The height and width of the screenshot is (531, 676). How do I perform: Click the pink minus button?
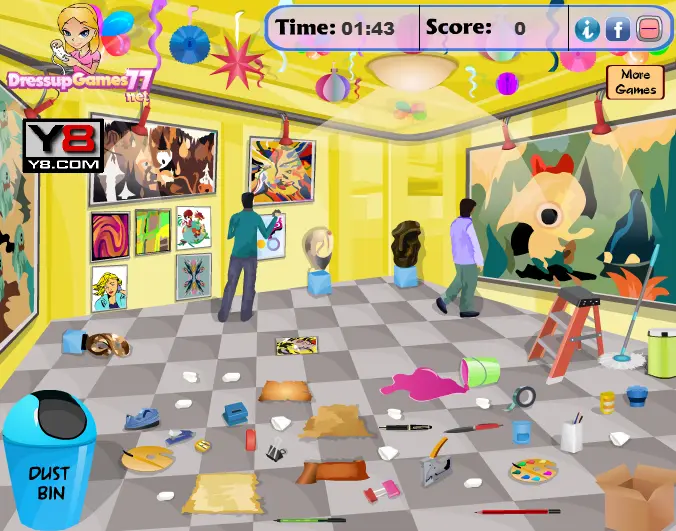[x=649, y=29]
